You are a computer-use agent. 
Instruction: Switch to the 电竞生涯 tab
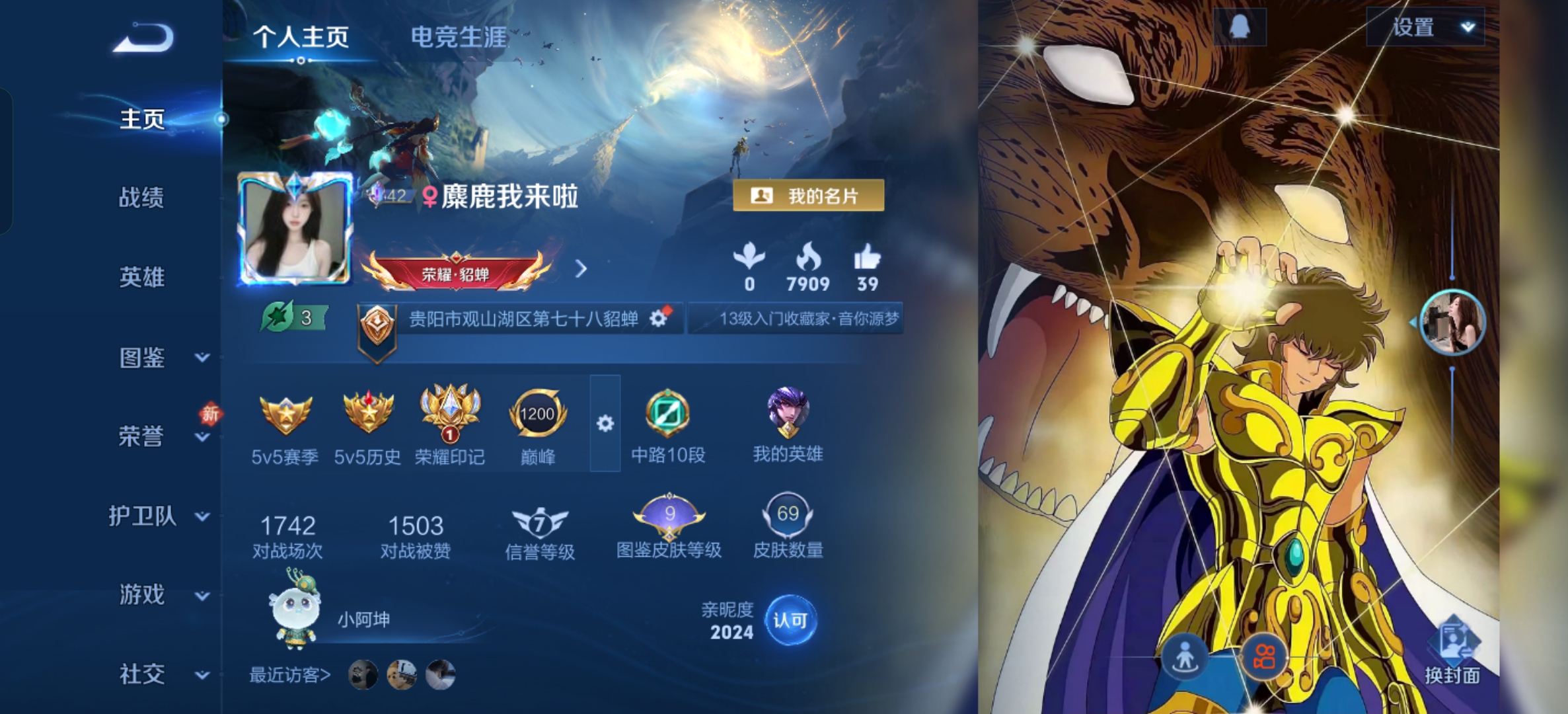[x=458, y=38]
